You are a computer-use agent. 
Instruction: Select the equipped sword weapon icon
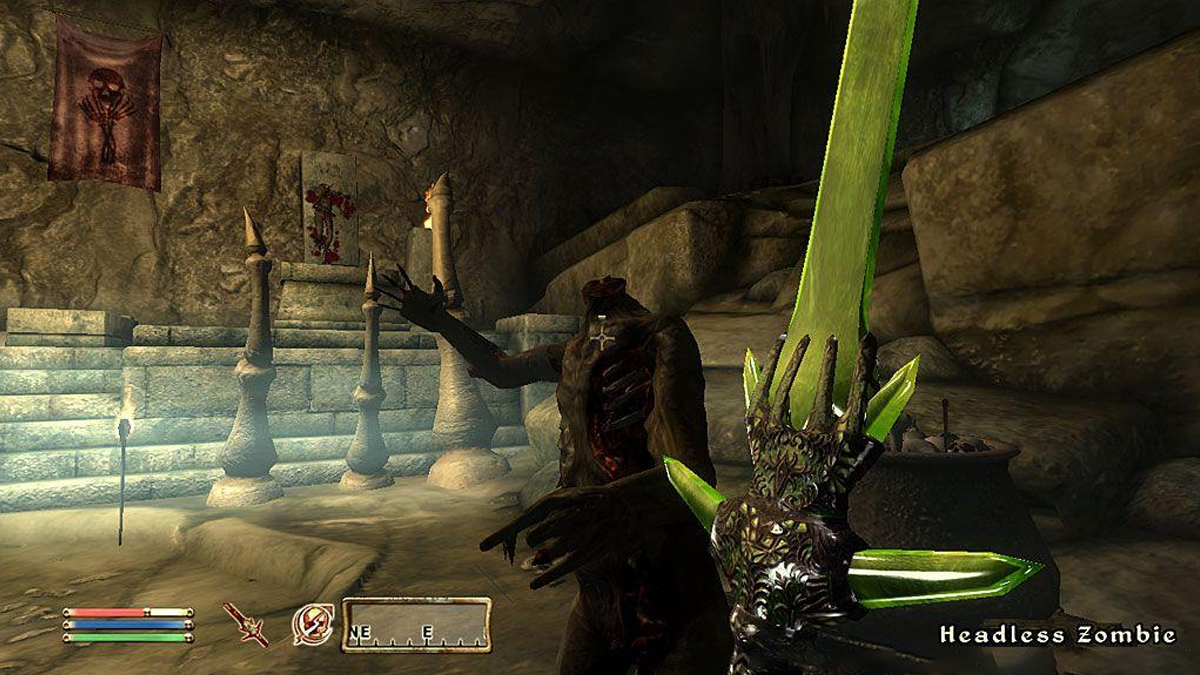coord(245,624)
